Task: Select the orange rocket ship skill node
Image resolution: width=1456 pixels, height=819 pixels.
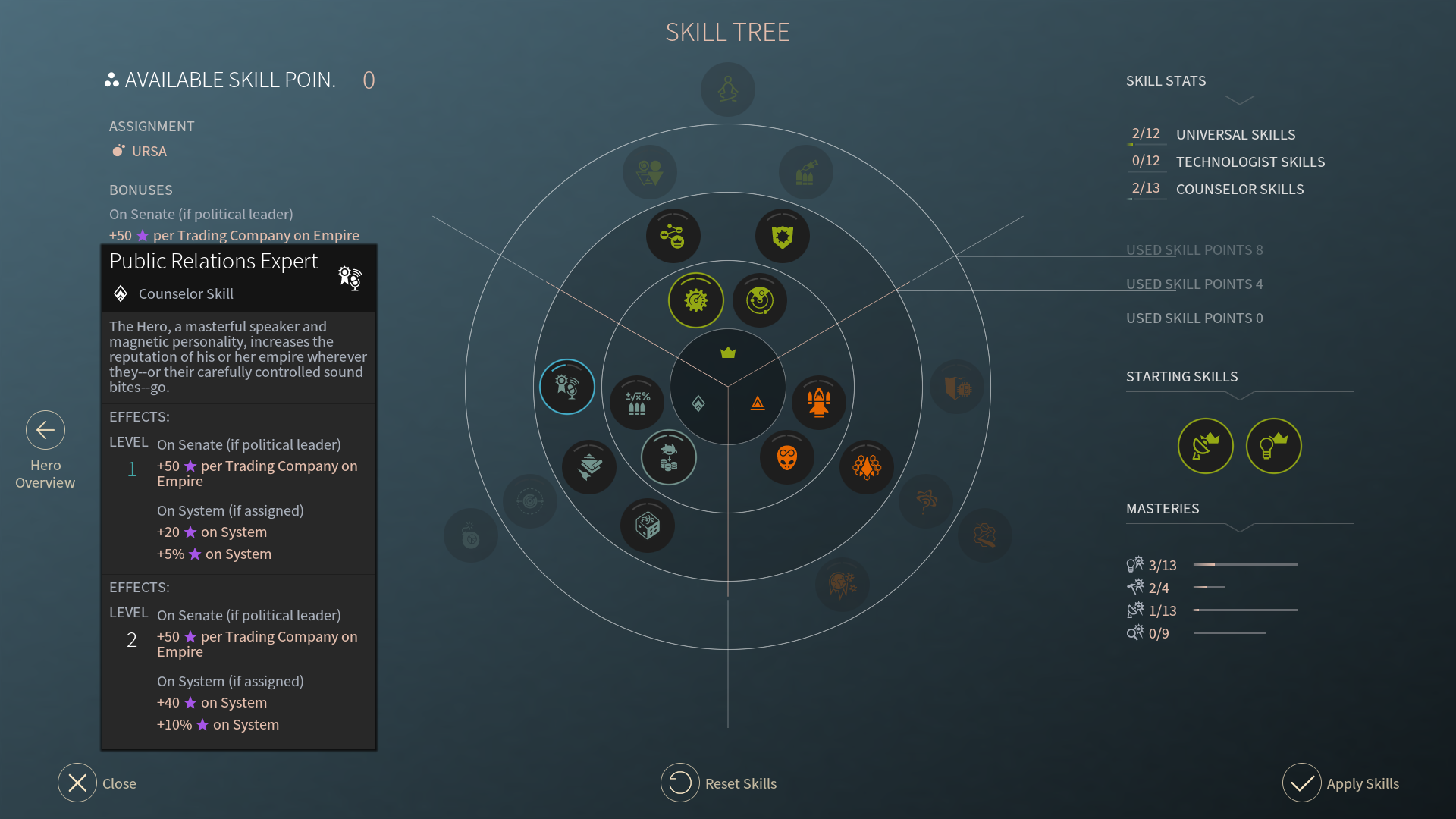Action: pos(819,402)
